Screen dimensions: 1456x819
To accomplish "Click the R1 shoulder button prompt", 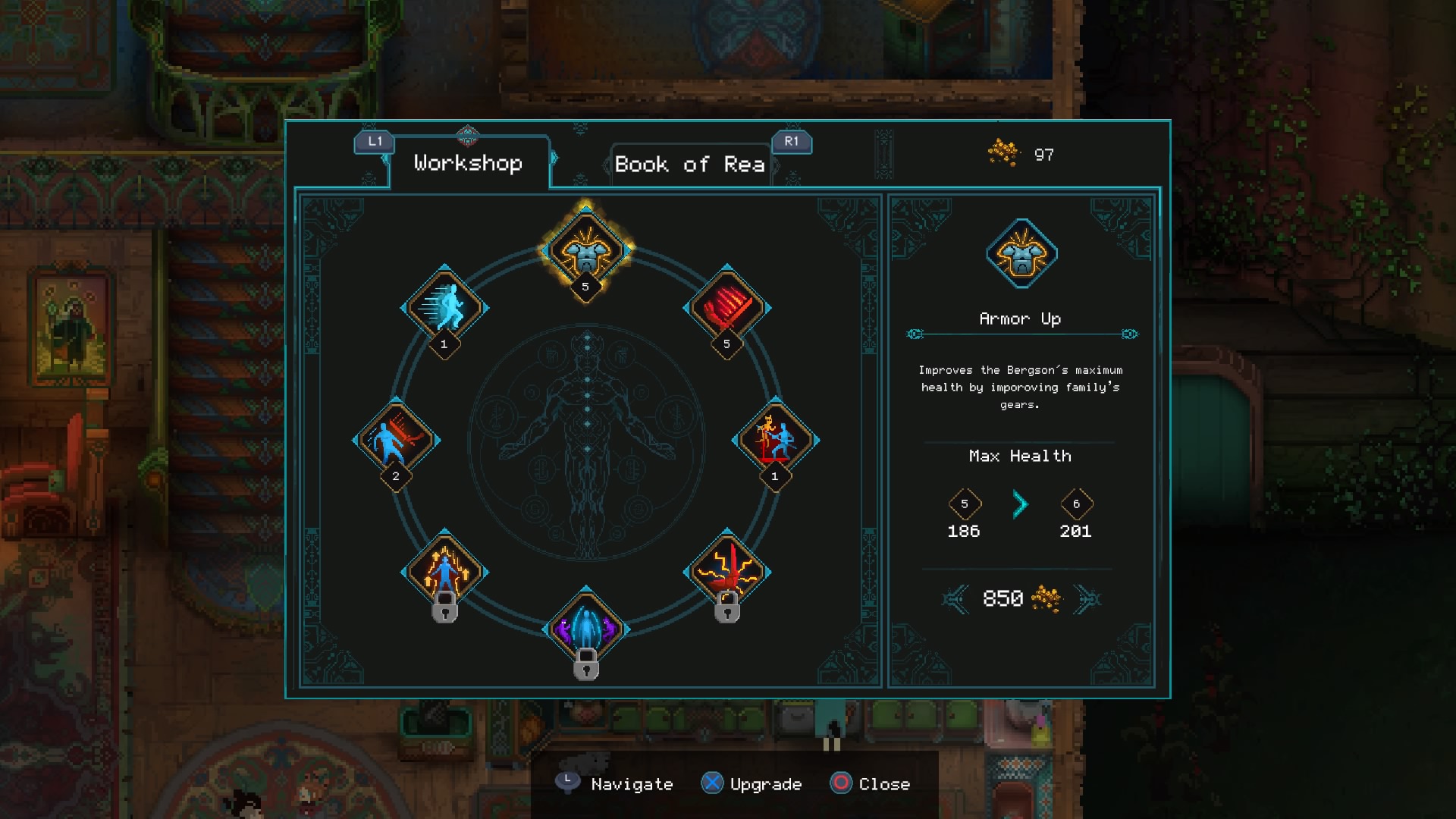I will [x=792, y=142].
